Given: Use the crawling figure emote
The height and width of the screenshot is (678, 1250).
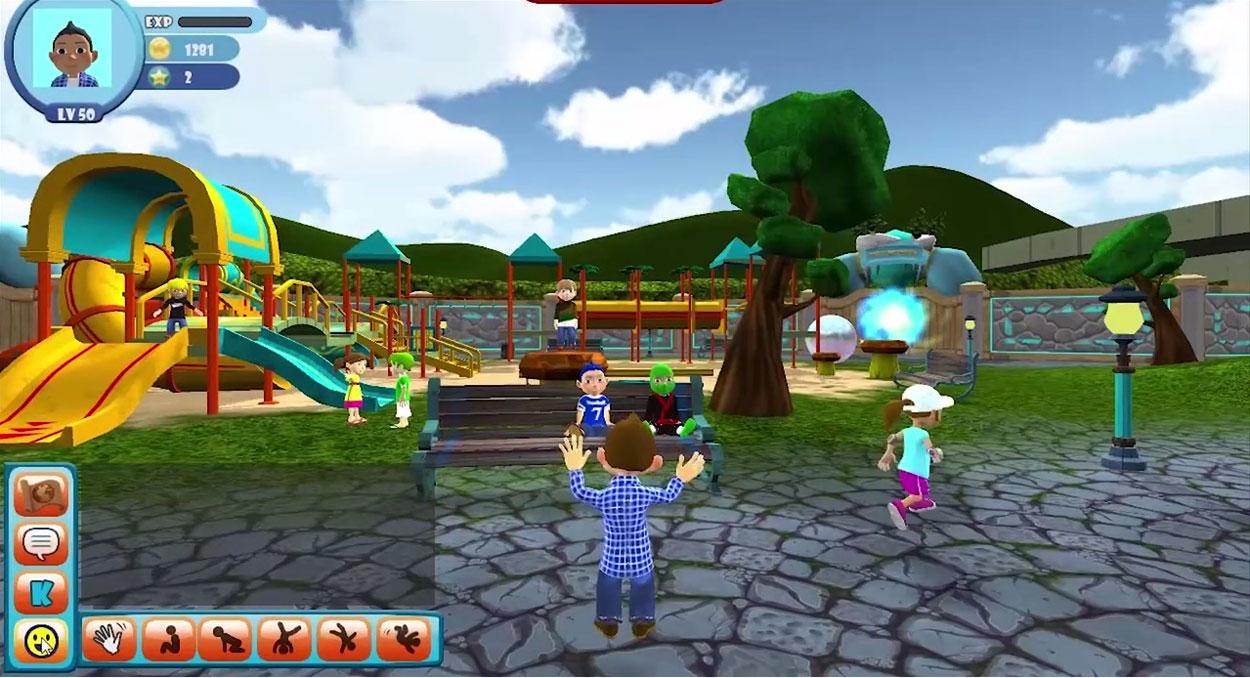Looking at the screenshot, I should pos(225,640).
